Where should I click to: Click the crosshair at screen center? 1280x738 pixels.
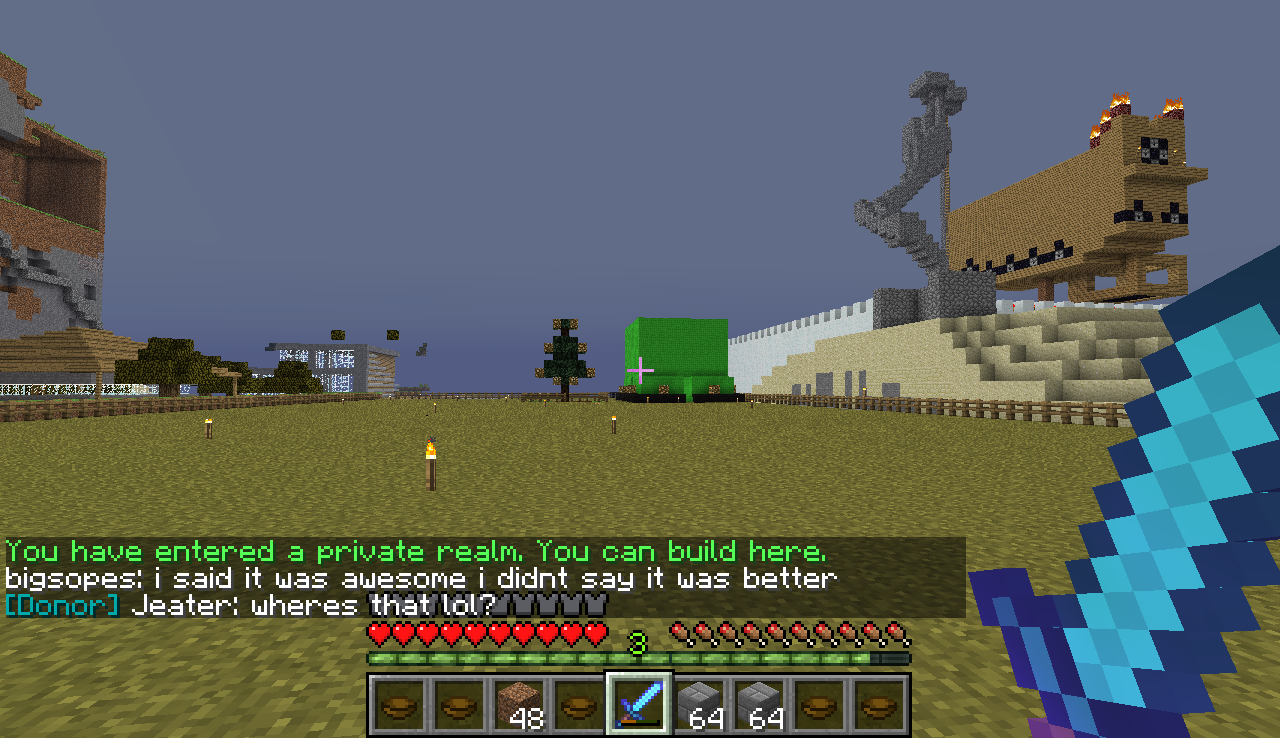pos(640,369)
